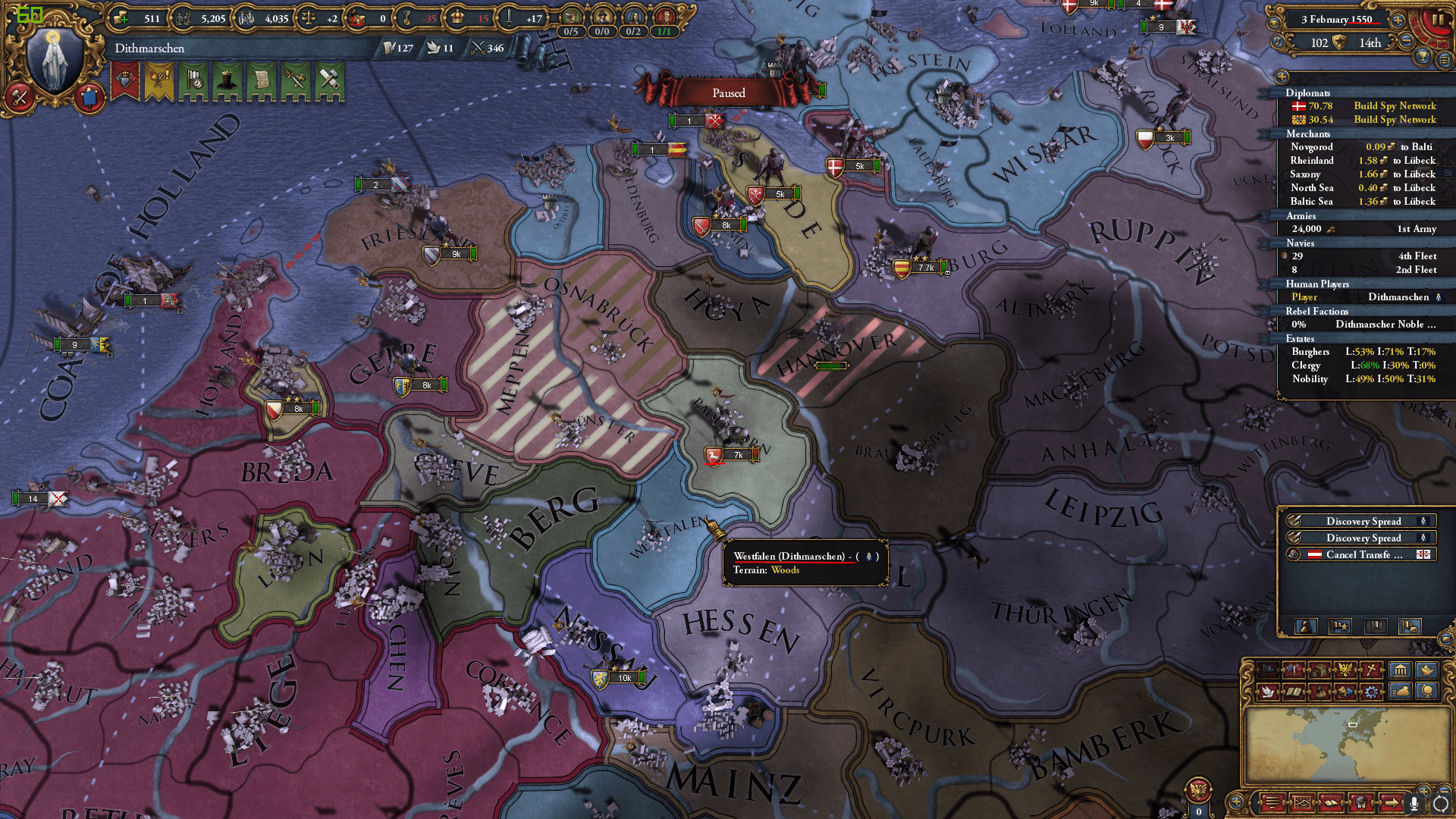Open the find province globe icon

(1428, 692)
